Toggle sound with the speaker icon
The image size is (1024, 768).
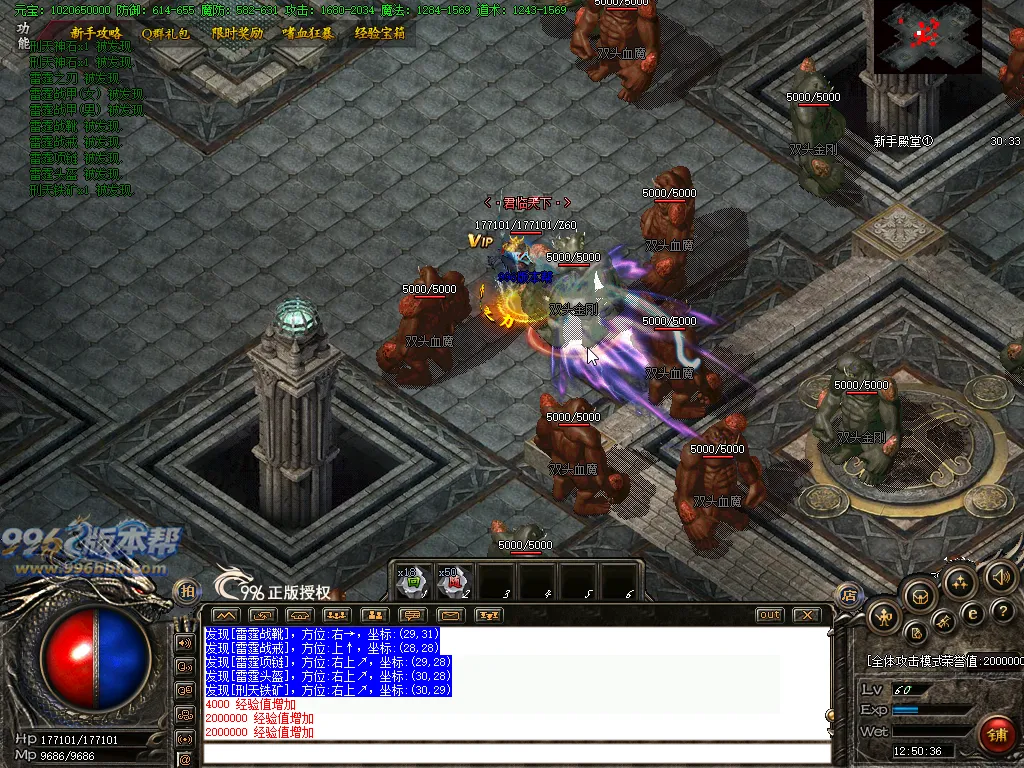(x=1001, y=577)
